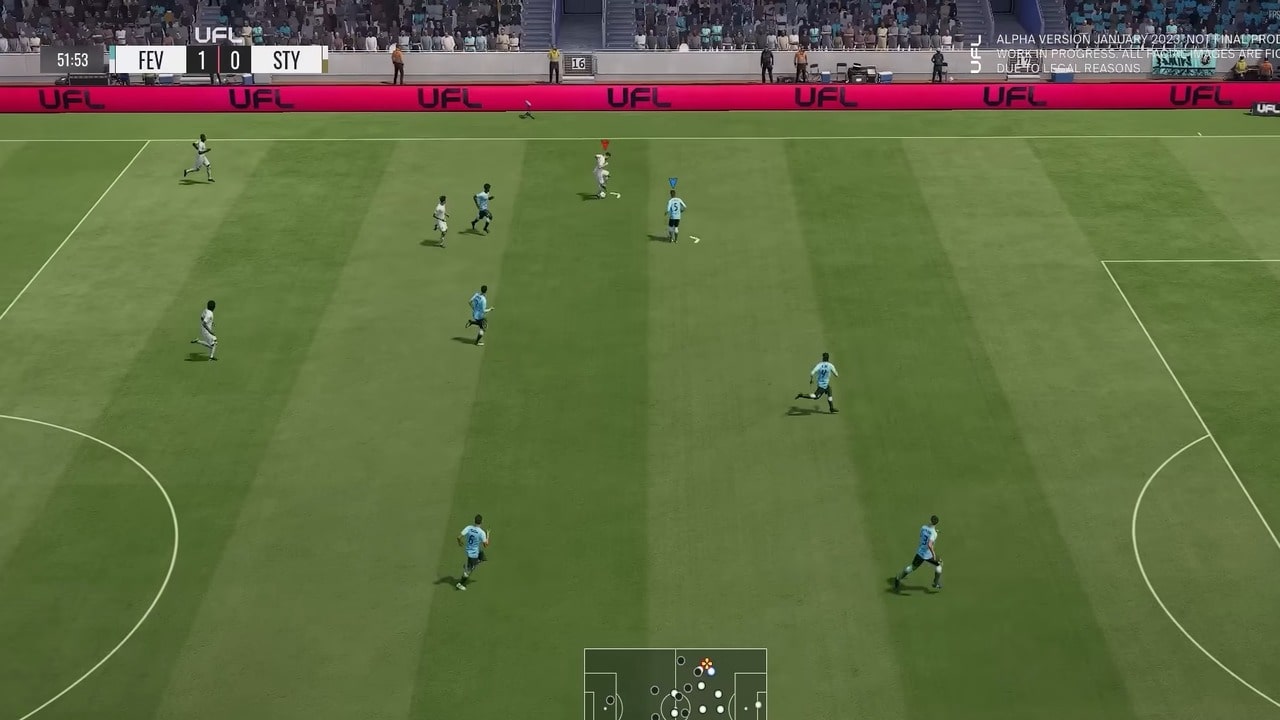Select the blue arrow indicator above the defender

coord(674,183)
